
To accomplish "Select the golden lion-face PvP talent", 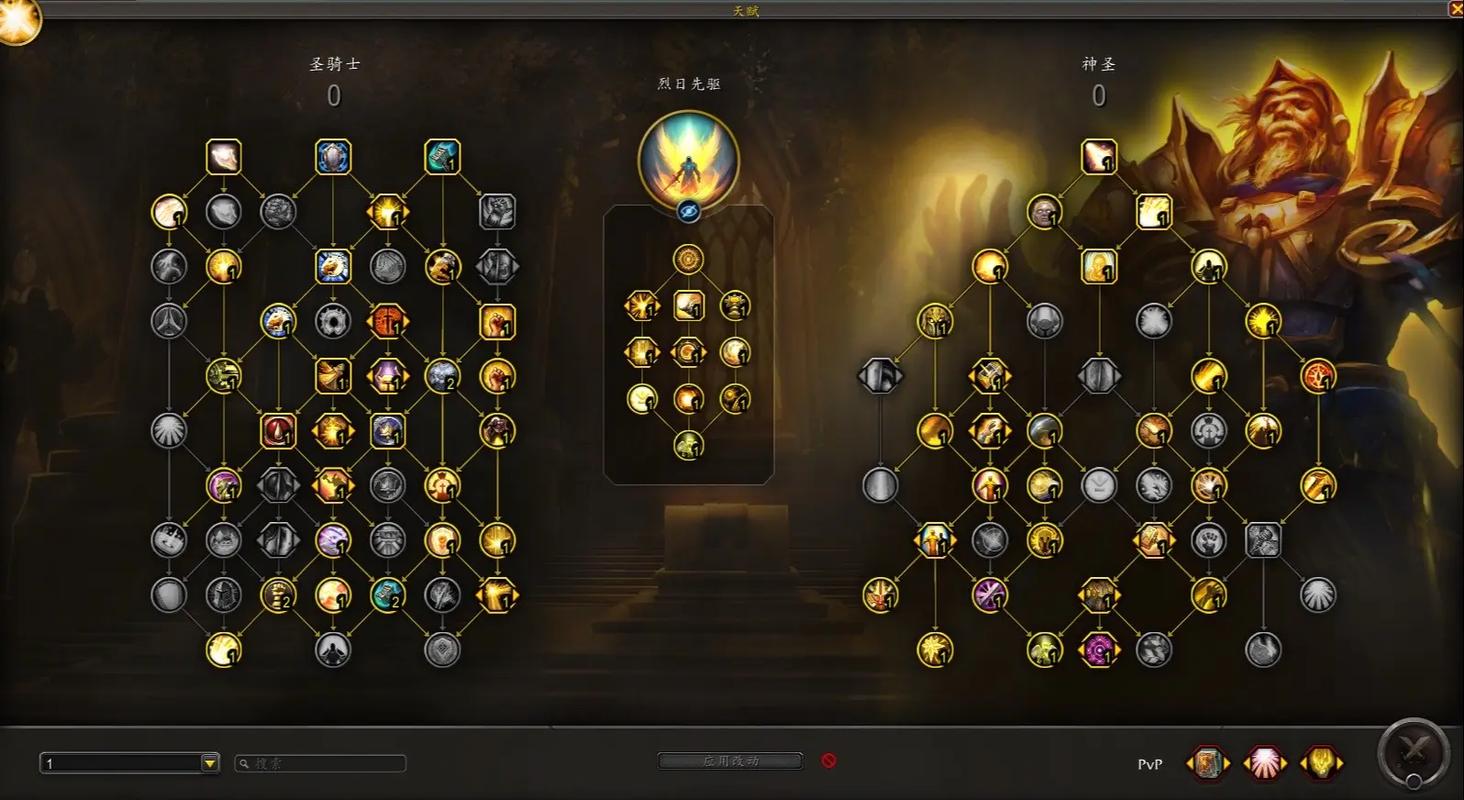I will (1321, 763).
